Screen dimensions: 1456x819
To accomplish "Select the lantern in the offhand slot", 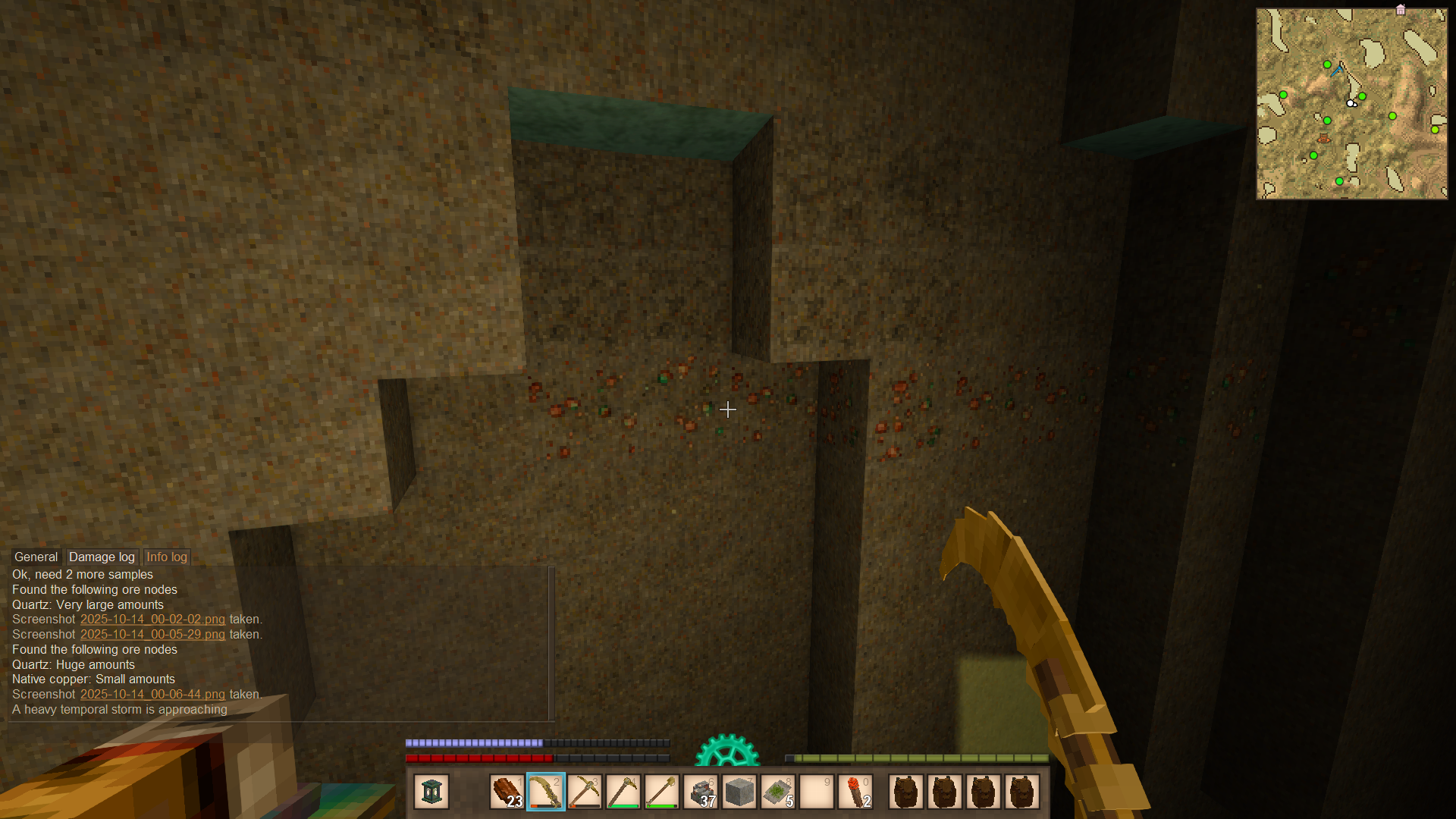I will tap(431, 792).
